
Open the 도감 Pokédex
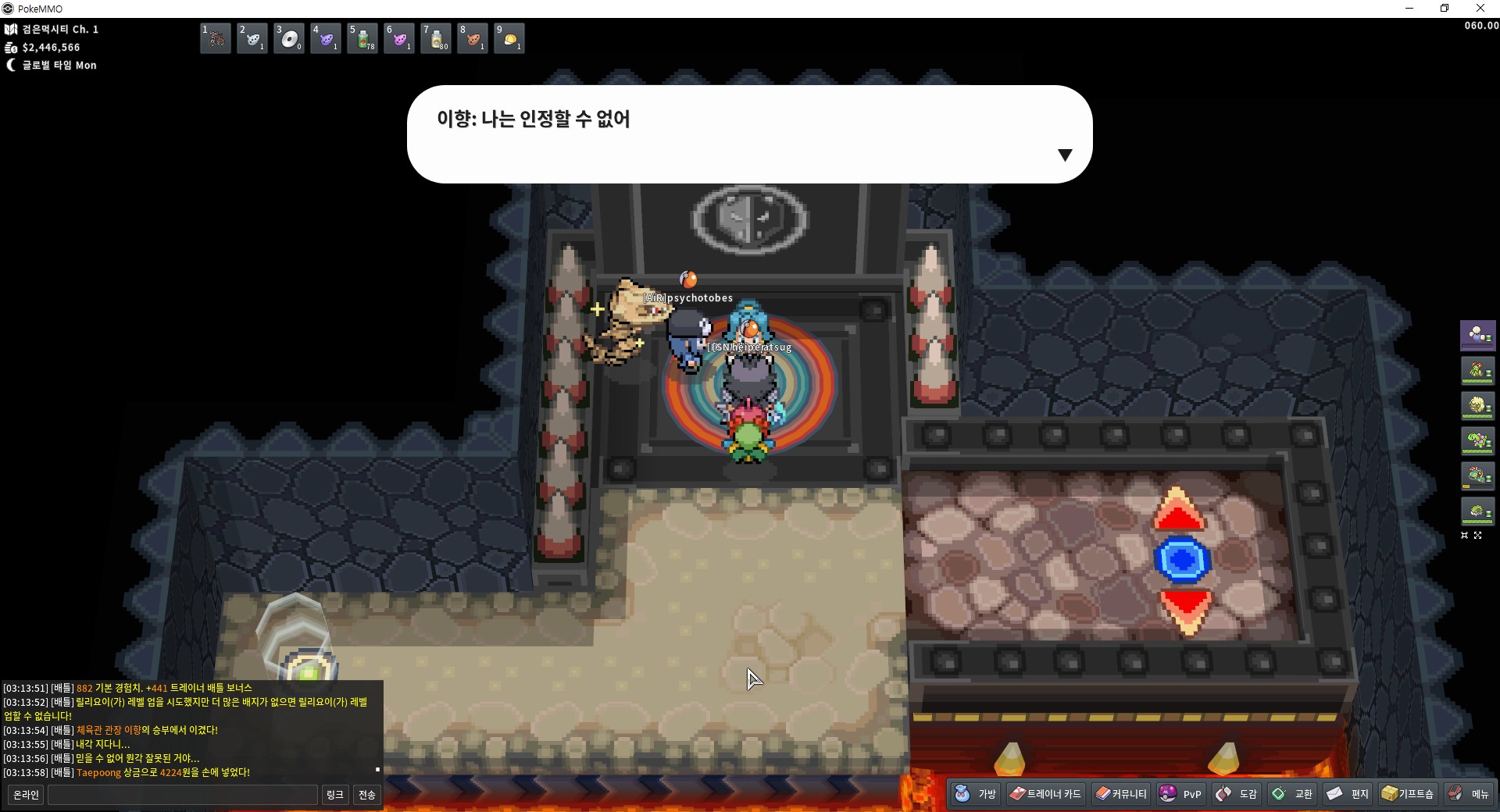click(1237, 794)
